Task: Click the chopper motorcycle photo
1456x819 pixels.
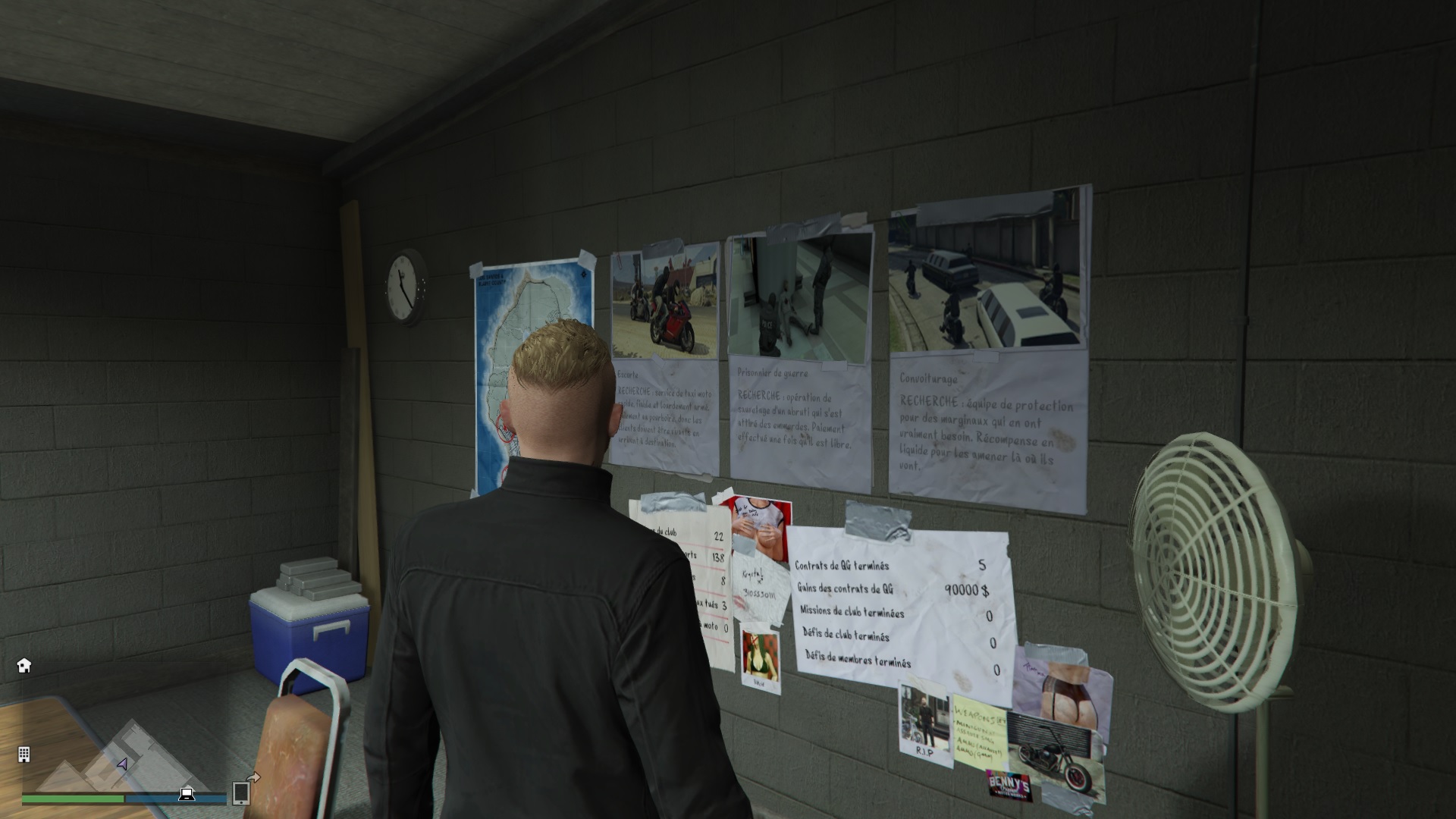Action: click(x=1052, y=757)
